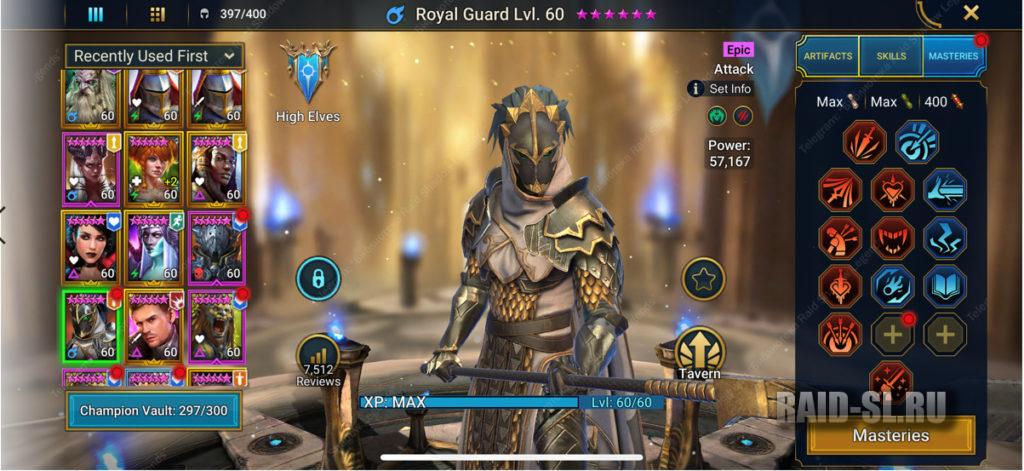Switch to the Artifacts tab
The width and height of the screenshot is (1024, 471).
point(827,57)
